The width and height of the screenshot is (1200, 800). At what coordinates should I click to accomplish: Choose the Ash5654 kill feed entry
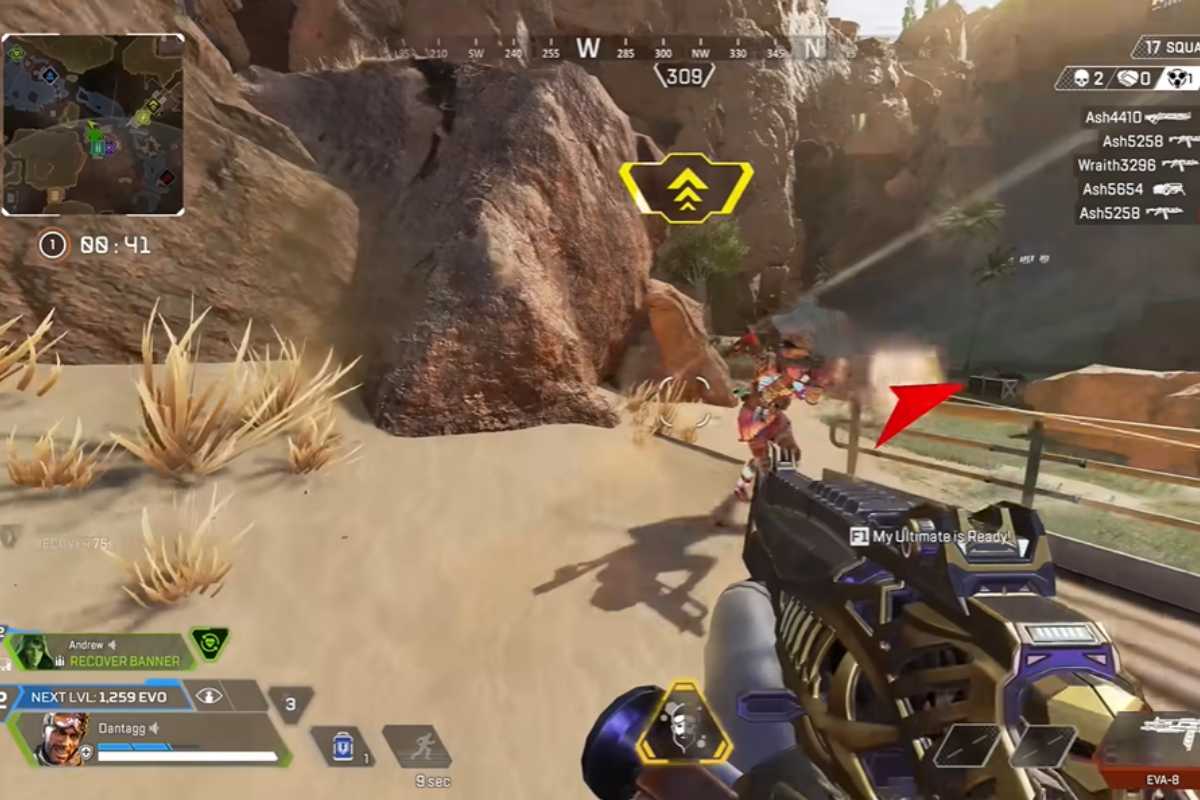(1133, 189)
